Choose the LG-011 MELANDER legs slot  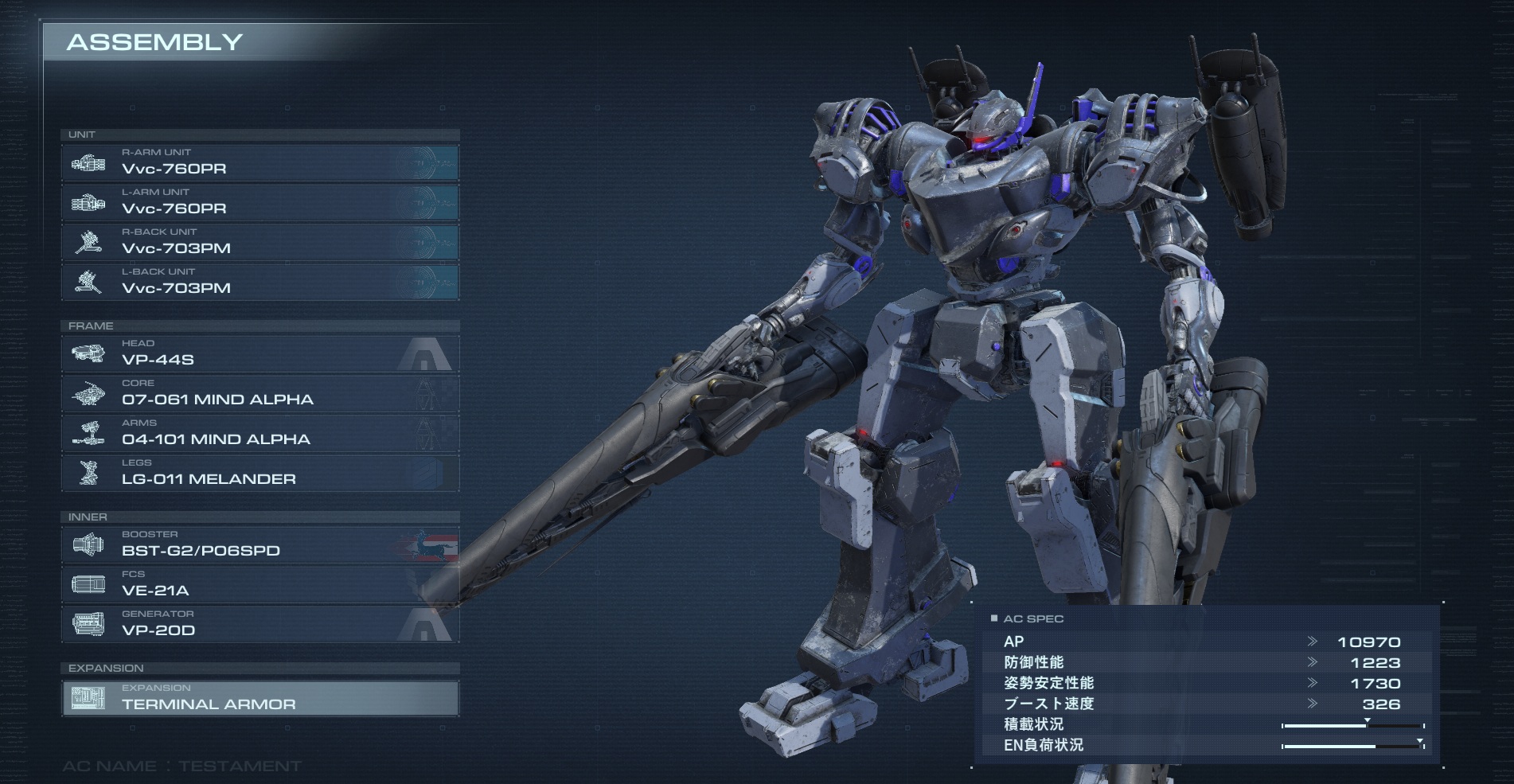point(260,474)
